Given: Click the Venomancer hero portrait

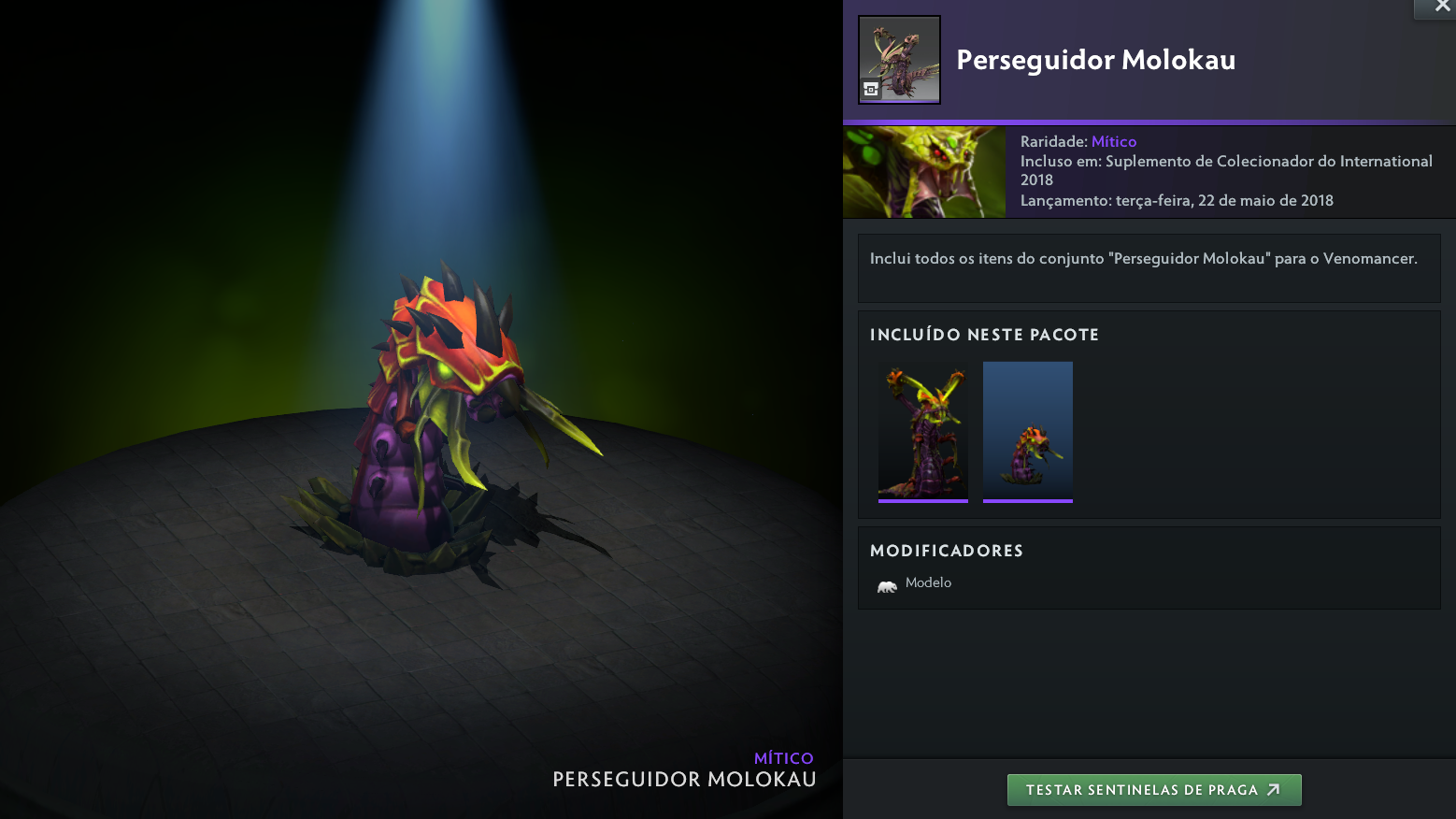Looking at the screenshot, I should [x=923, y=172].
